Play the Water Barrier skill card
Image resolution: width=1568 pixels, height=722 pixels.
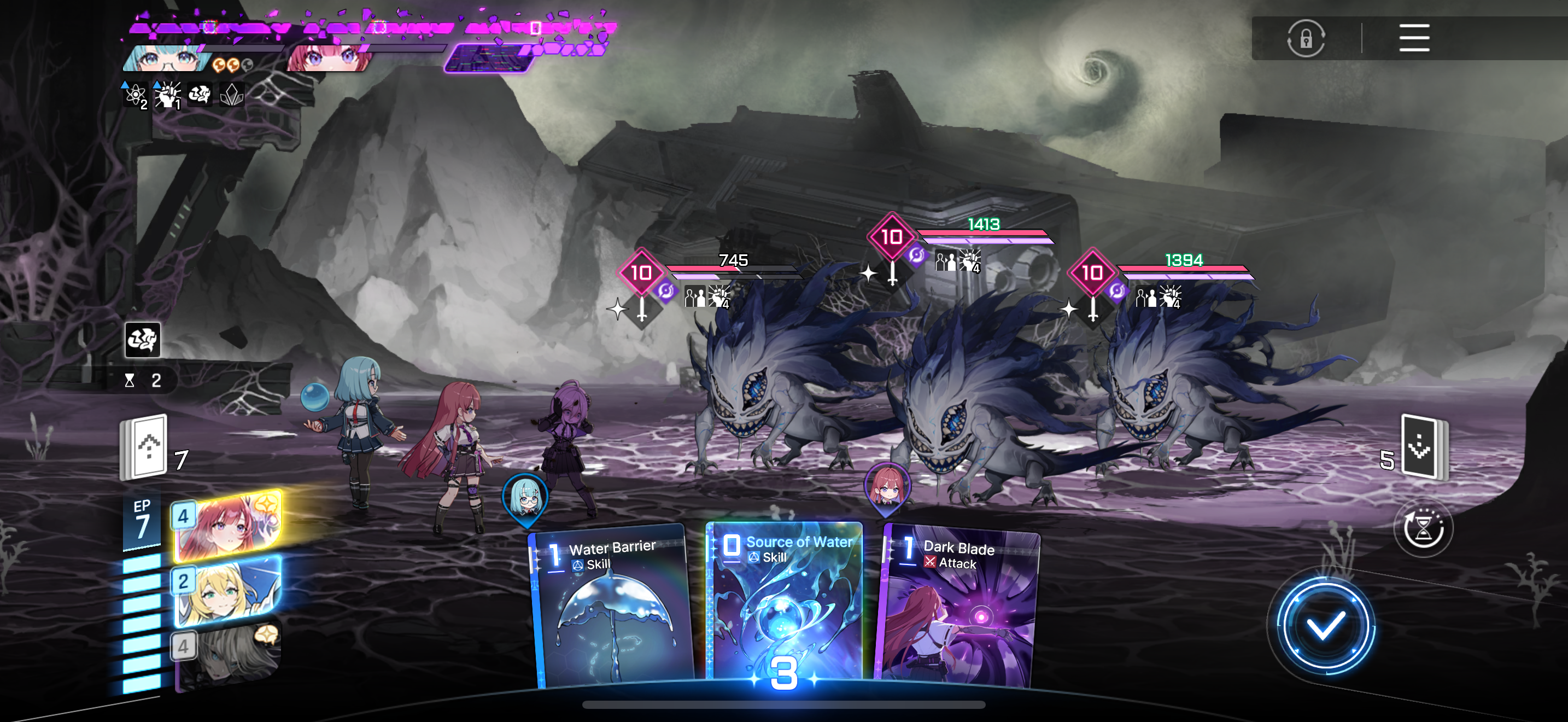click(x=612, y=609)
